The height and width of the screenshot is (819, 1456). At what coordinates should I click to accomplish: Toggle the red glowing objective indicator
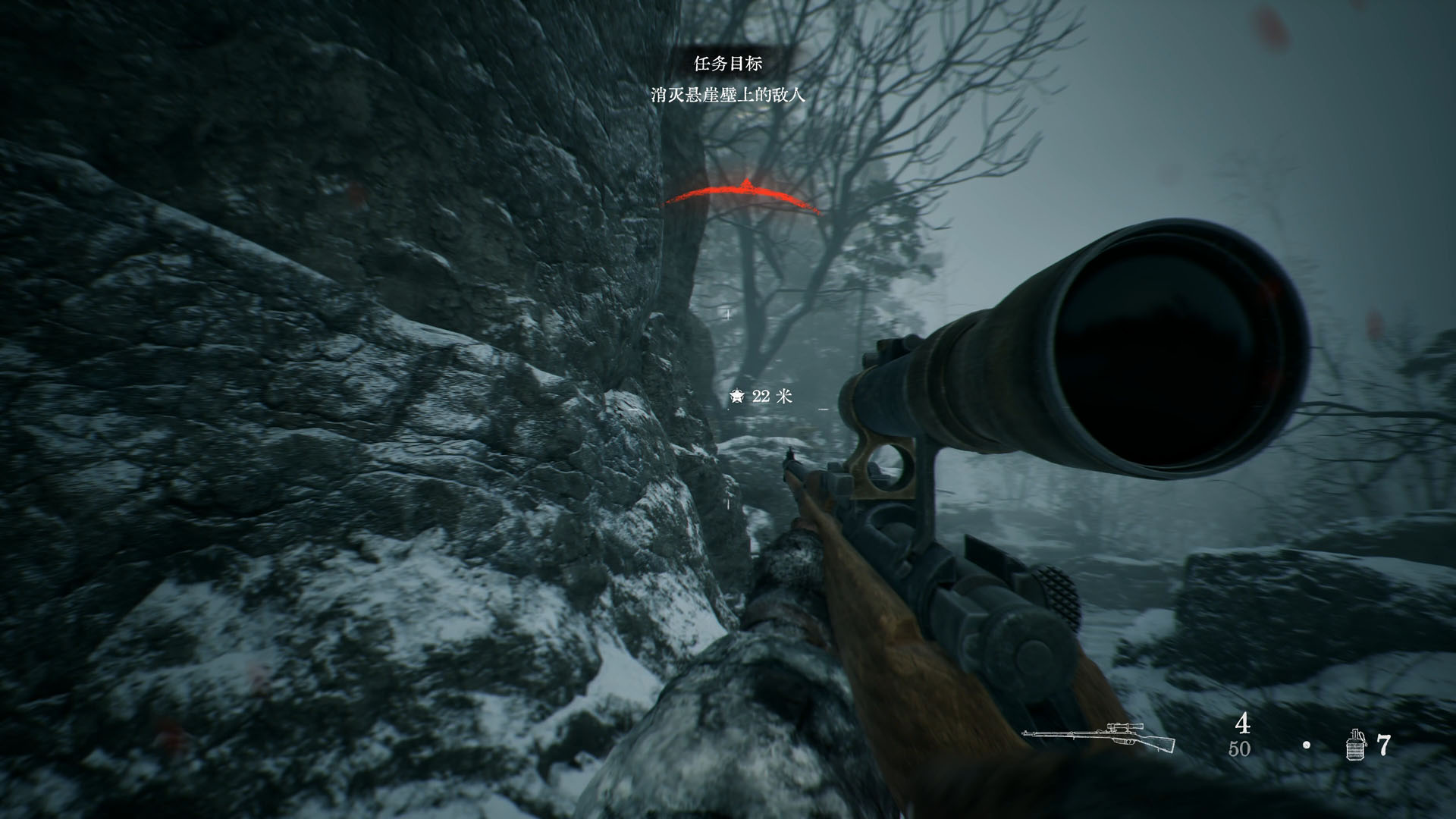click(747, 190)
